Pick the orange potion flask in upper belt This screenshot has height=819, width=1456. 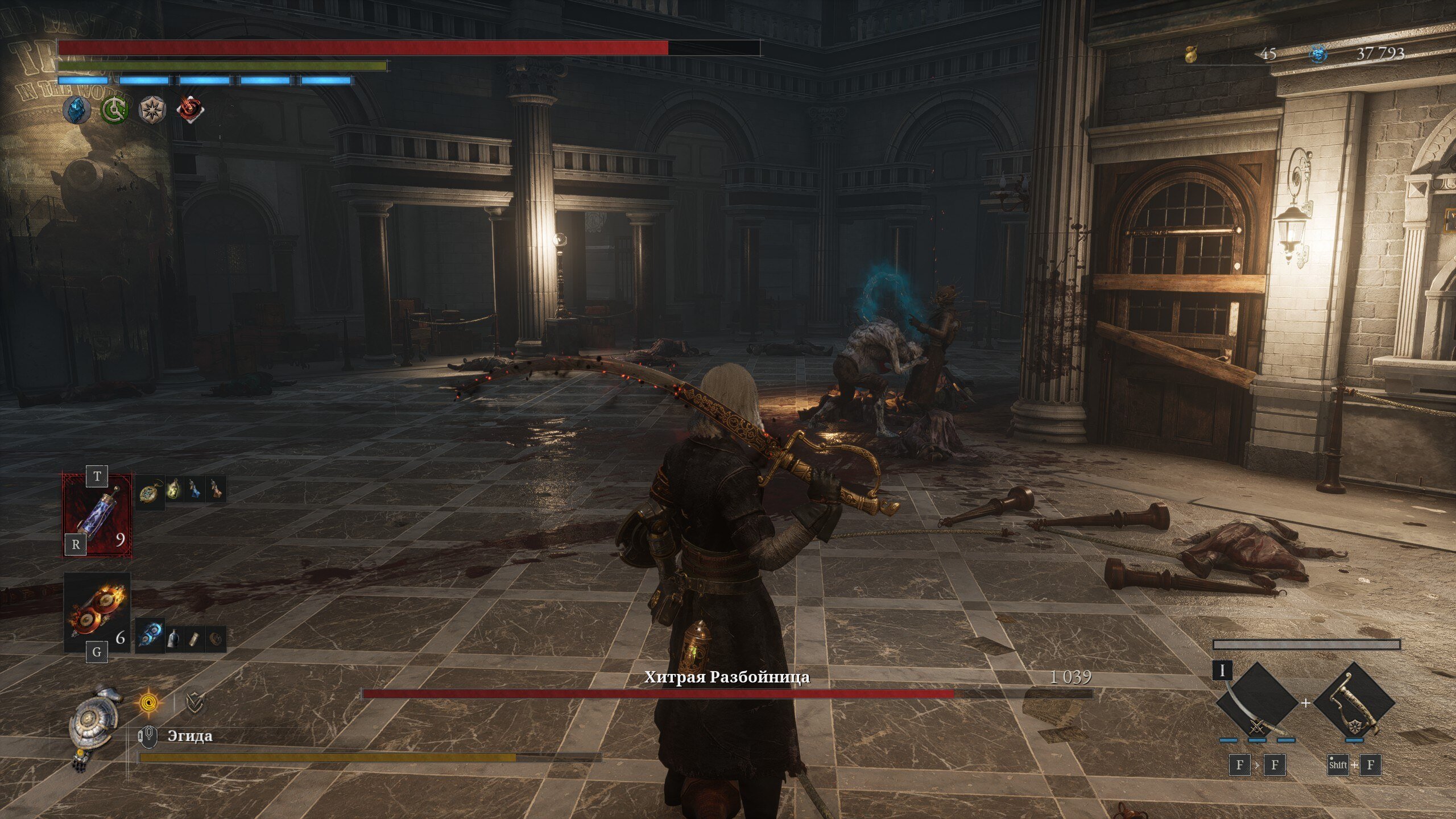[x=215, y=489]
